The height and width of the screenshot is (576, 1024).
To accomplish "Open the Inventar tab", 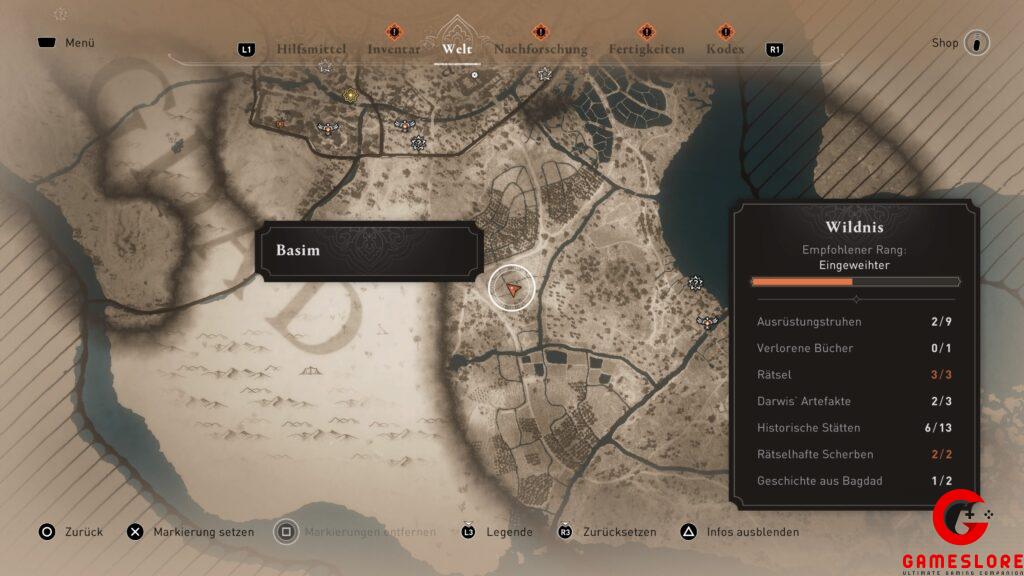I will pyautogui.click(x=394, y=49).
